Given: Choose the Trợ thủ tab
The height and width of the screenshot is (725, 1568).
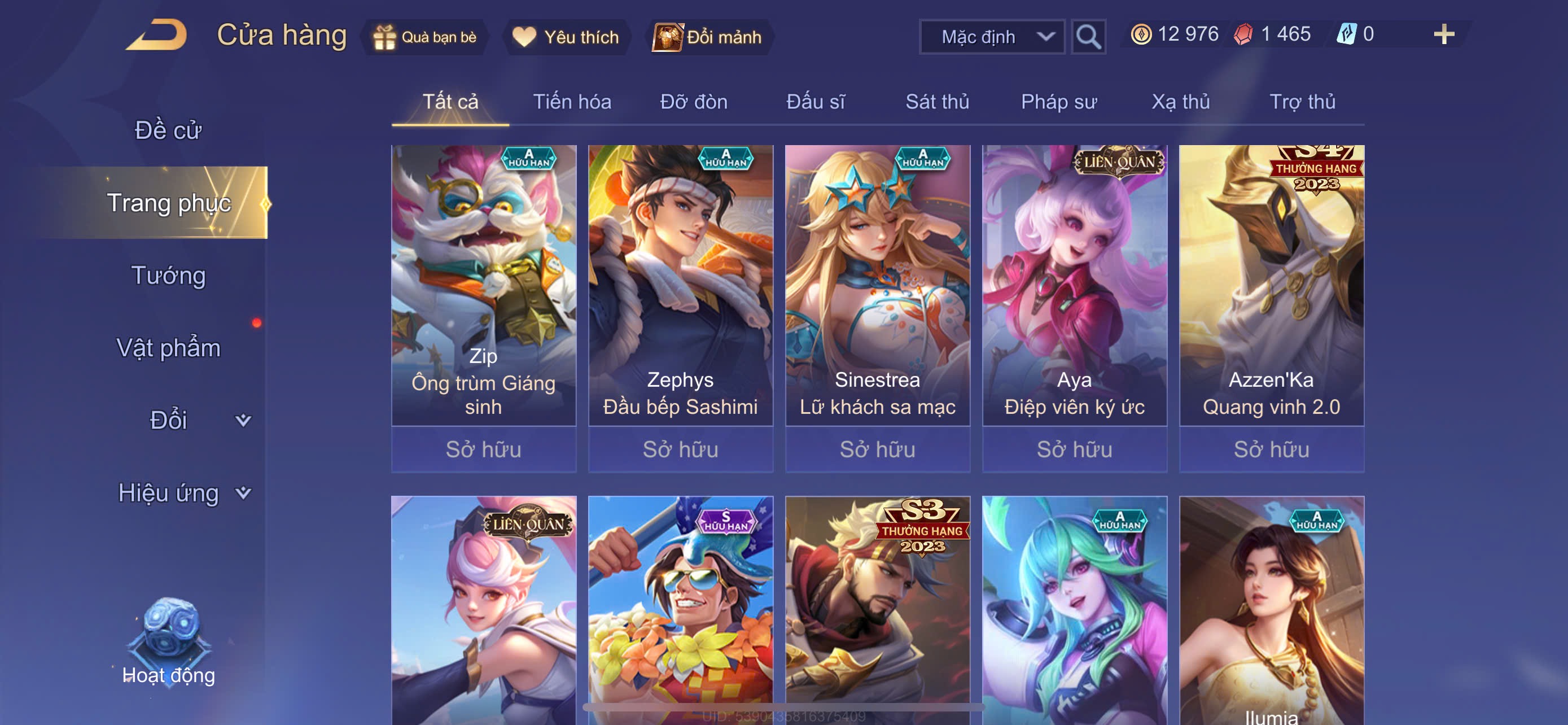Looking at the screenshot, I should point(1302,102).
